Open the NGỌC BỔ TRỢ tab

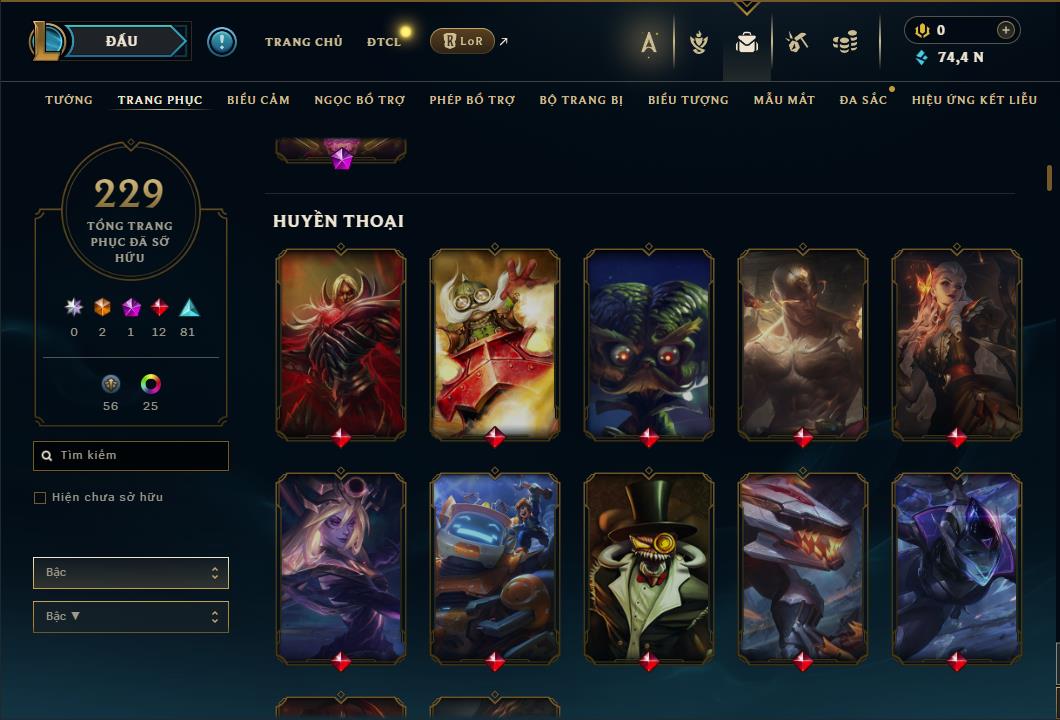coord(359,100)
